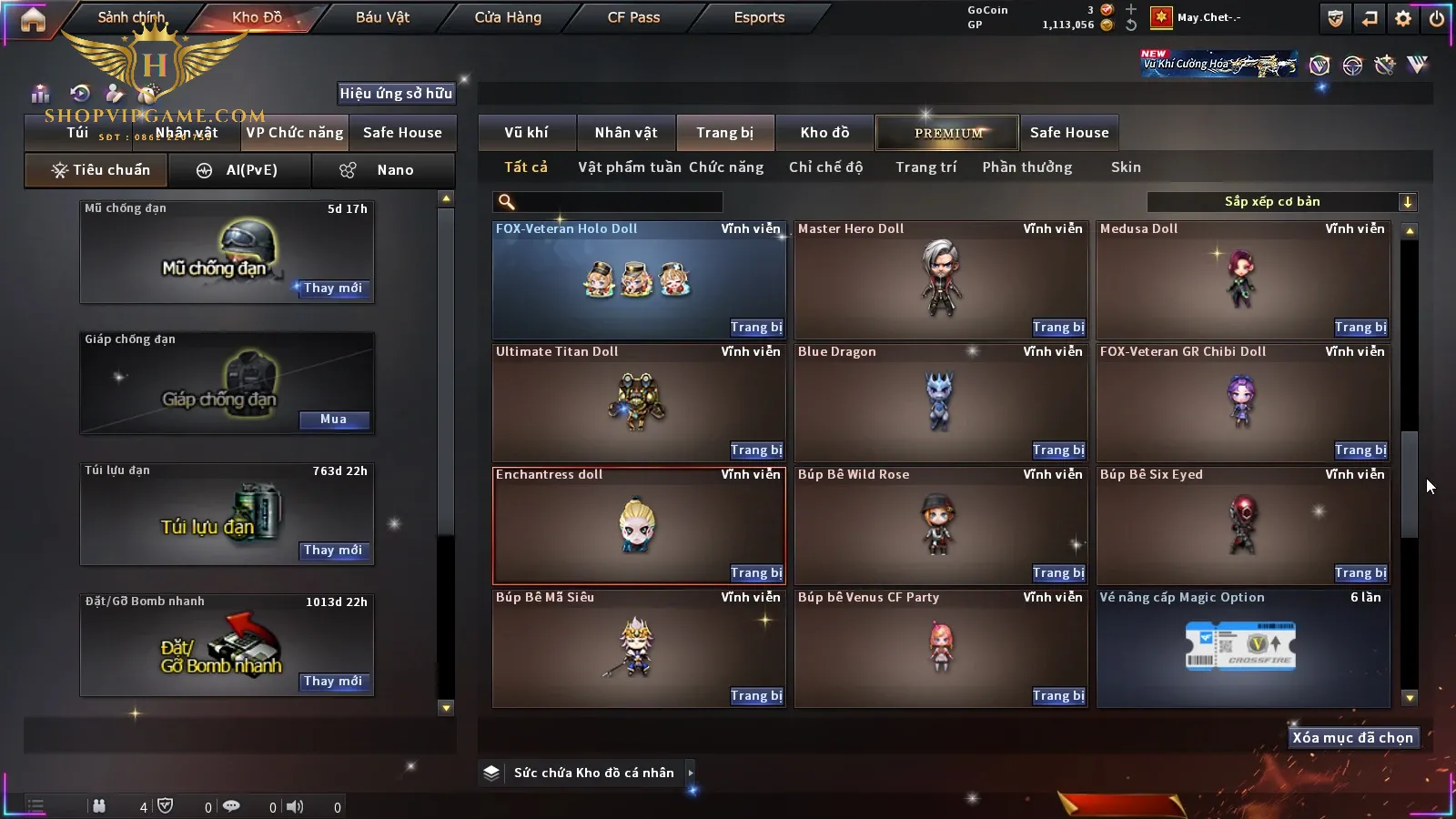Open the Cửa Hàng shop menu
Image resolution: width=1456 pixels, height=819 pixels.
click(508, 17)
